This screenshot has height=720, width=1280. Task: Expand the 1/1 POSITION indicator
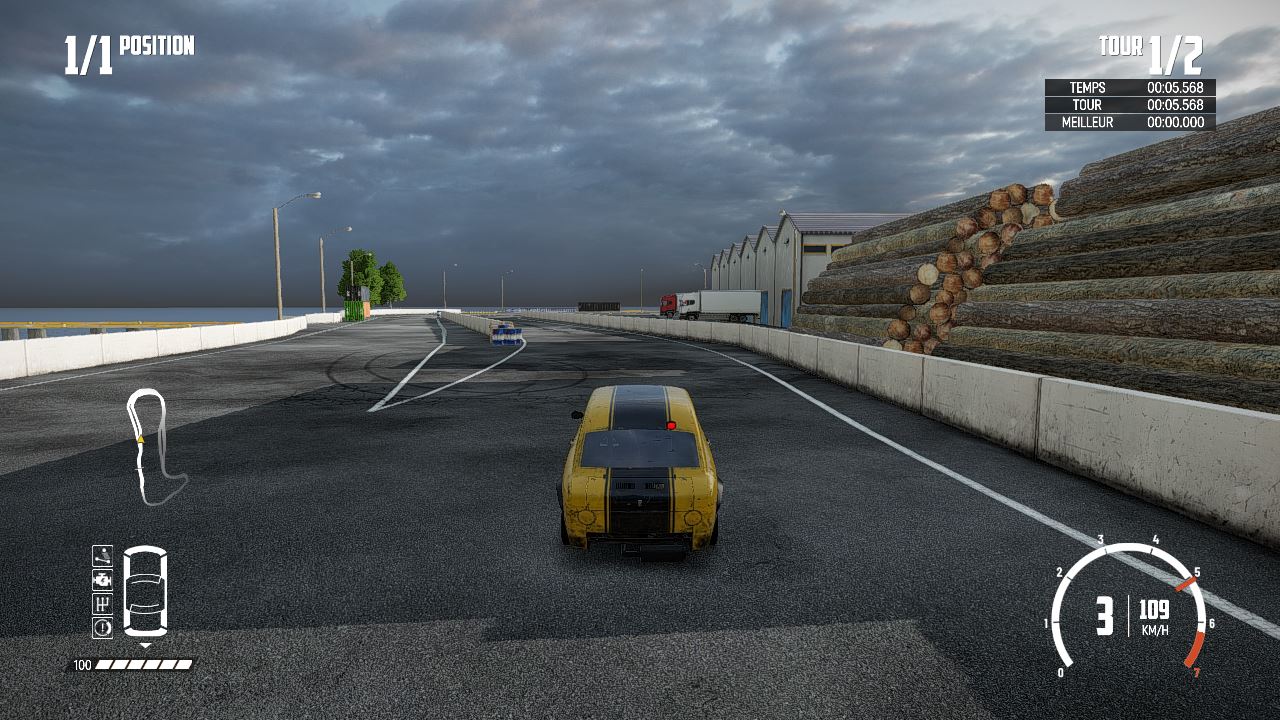(x=120, y=45)
